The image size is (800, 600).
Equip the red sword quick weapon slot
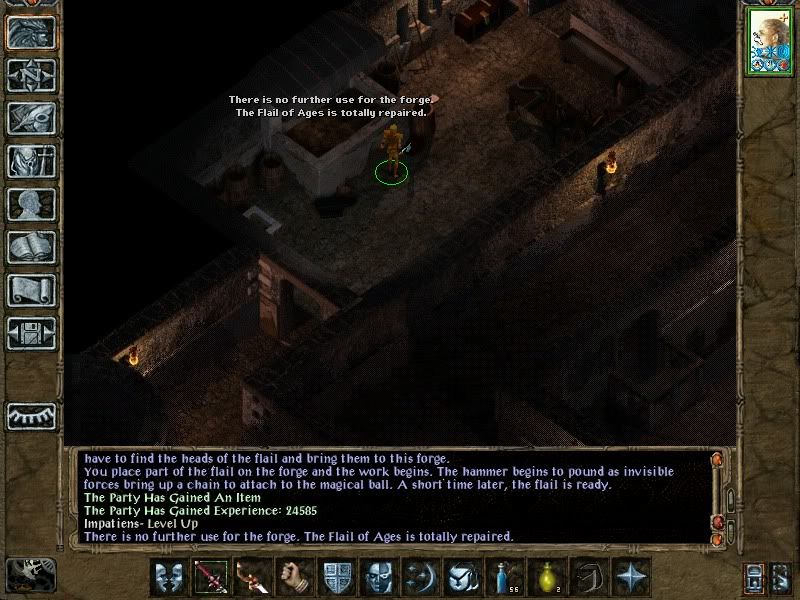[x=209, y=578]
